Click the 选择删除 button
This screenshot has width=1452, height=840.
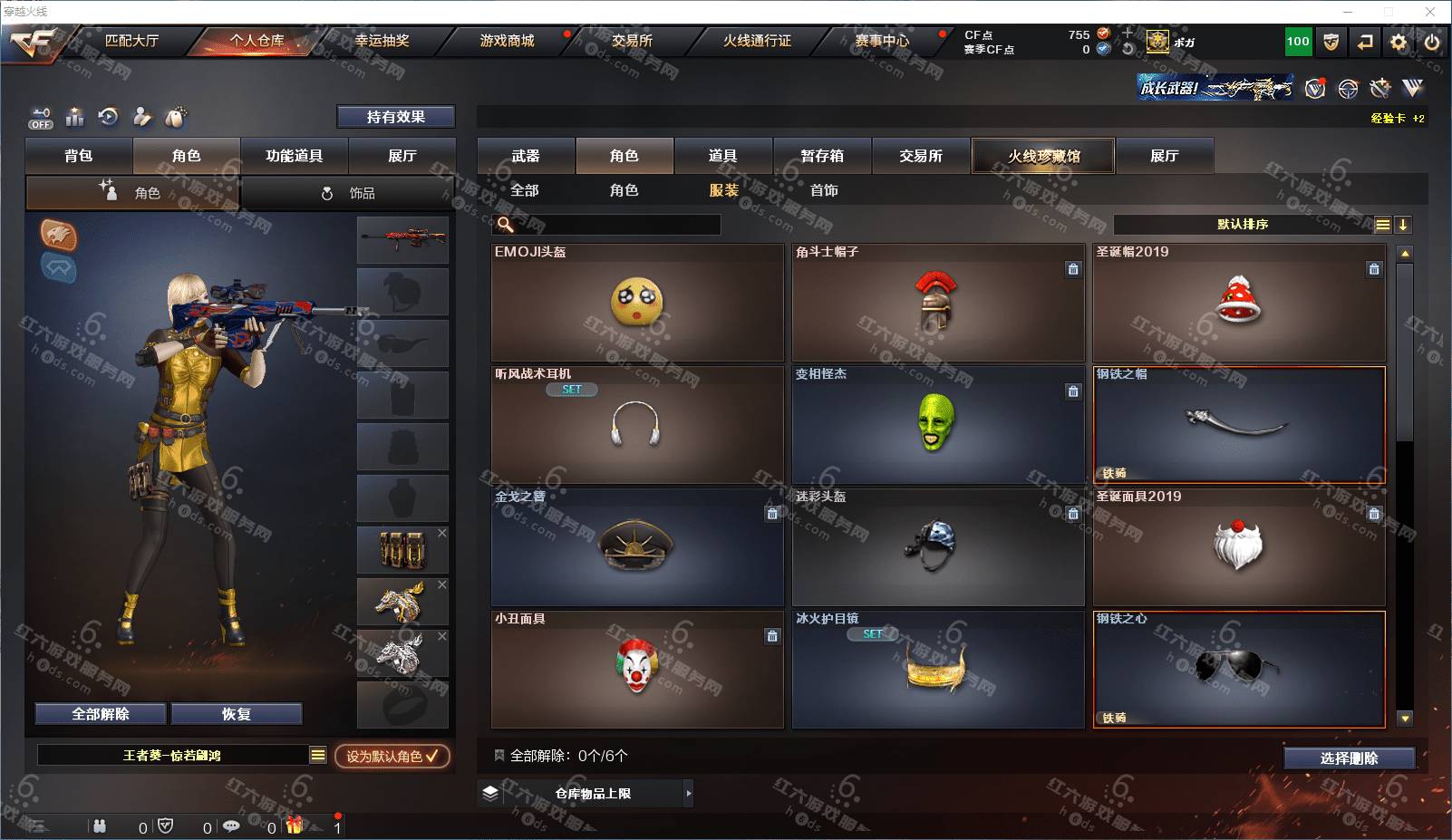point(1349,758)
